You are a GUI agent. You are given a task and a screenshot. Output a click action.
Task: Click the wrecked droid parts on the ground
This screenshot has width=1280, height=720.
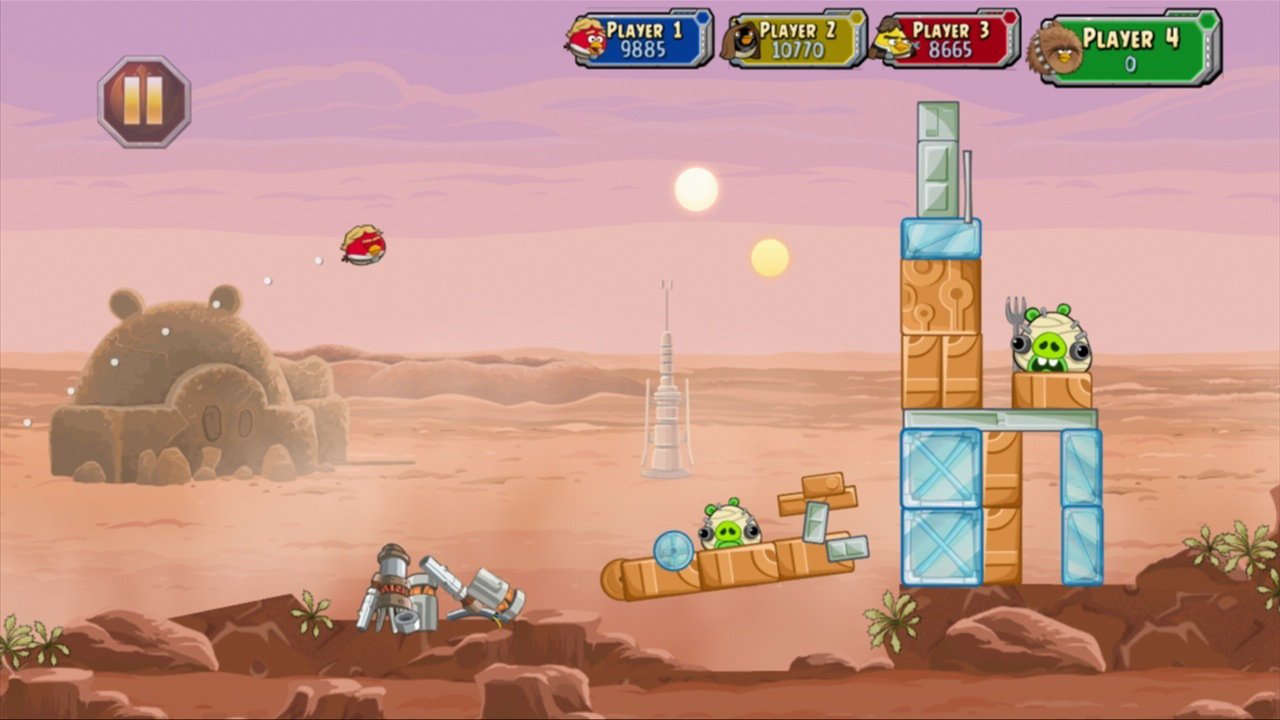pos(430,590)
